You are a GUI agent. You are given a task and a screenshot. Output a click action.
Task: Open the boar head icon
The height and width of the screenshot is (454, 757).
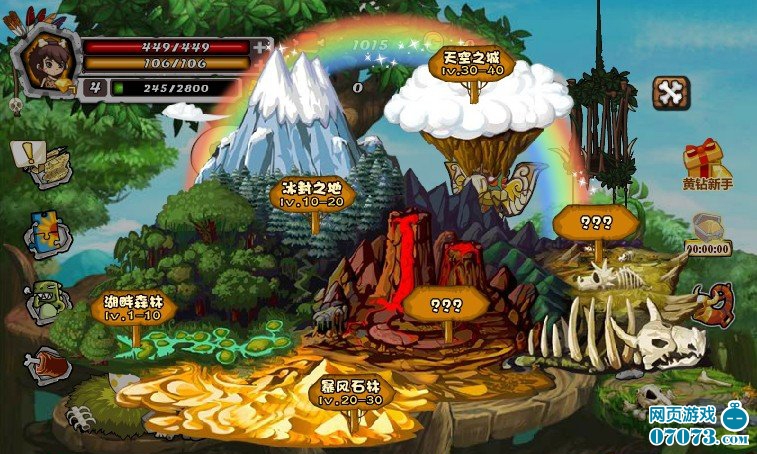tap(714, 303)
